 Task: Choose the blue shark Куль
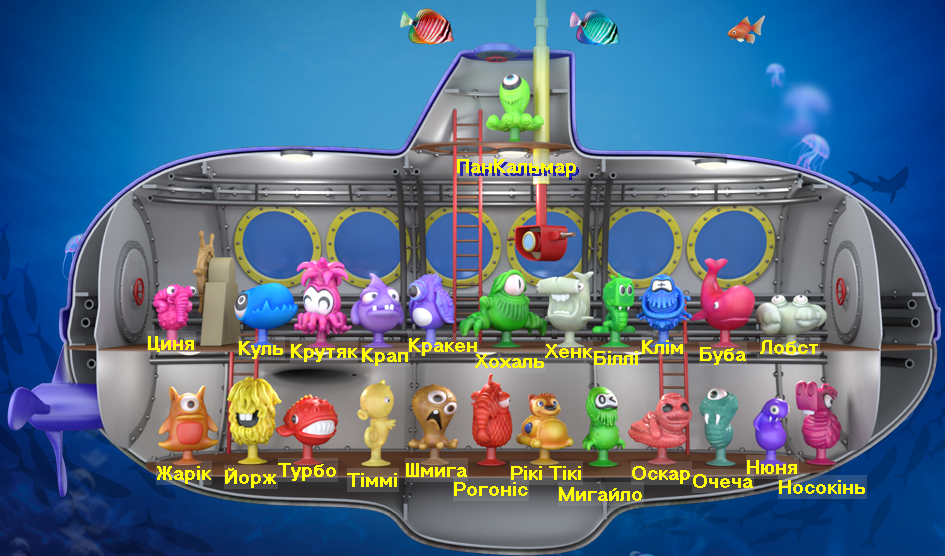click(264, 309)
